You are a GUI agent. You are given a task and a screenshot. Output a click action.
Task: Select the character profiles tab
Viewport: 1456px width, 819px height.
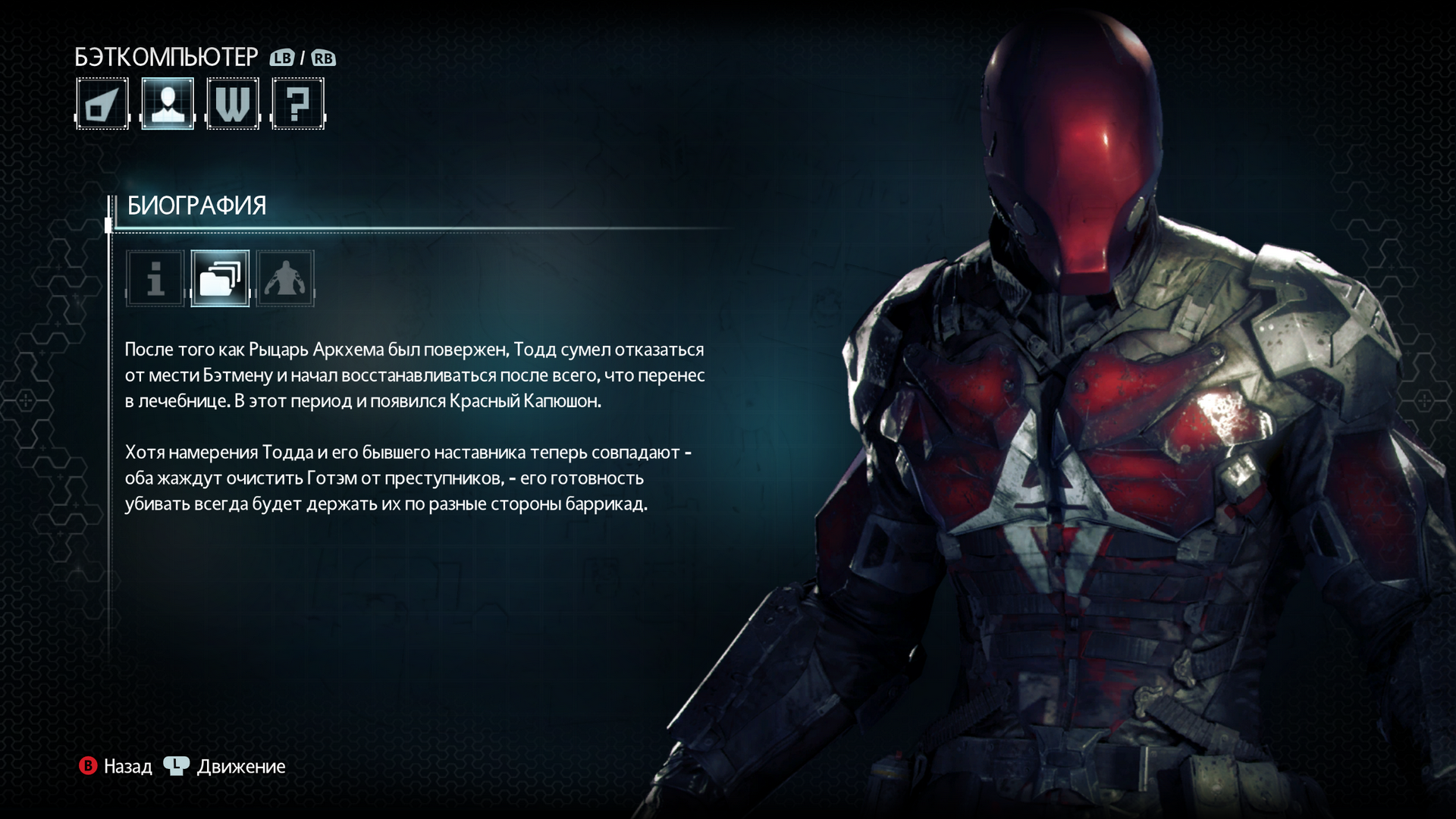168,104
